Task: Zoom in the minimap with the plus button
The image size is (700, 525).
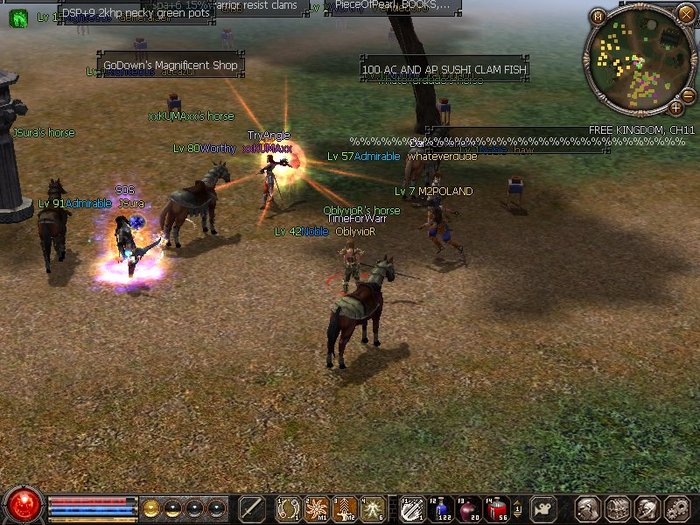Action: click(x=676, y=107)
